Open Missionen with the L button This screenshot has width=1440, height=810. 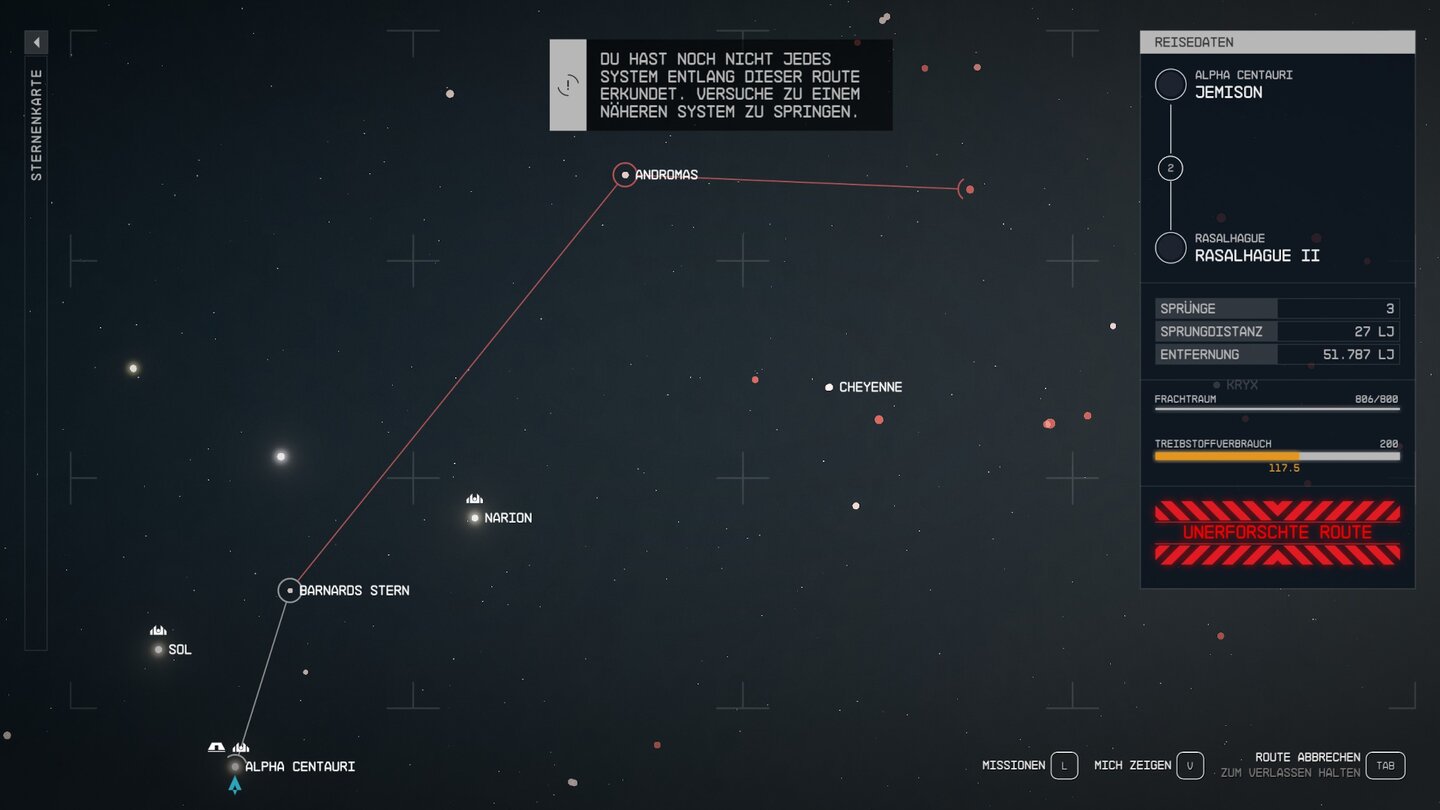[1063, 765]
